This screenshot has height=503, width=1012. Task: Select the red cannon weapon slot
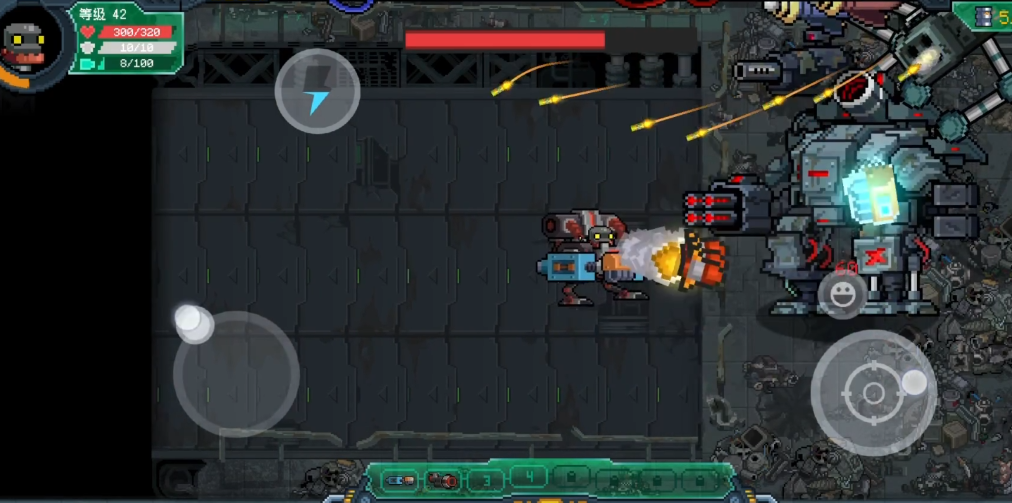point(441,480)
